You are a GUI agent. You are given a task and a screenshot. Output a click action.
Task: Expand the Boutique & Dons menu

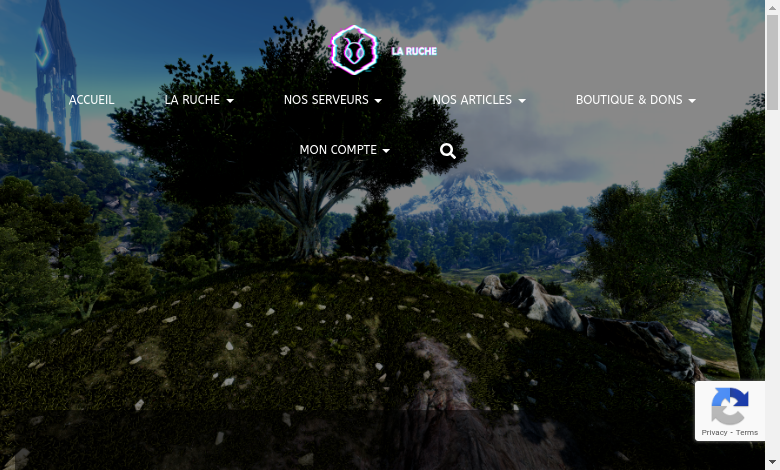click(x=635, y=100)
